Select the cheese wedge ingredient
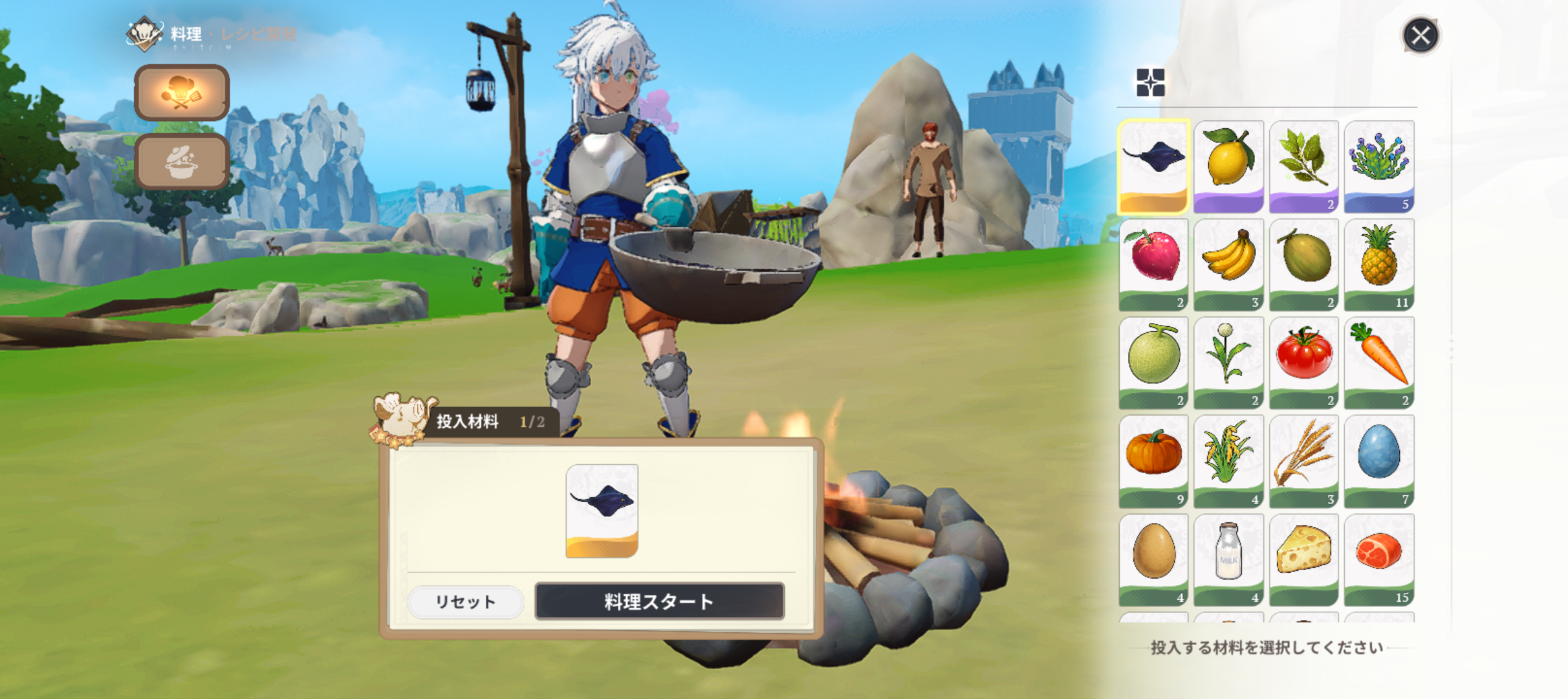Screen dimensions: 1568x699 pyautogui.click(x=1303, y=559)
